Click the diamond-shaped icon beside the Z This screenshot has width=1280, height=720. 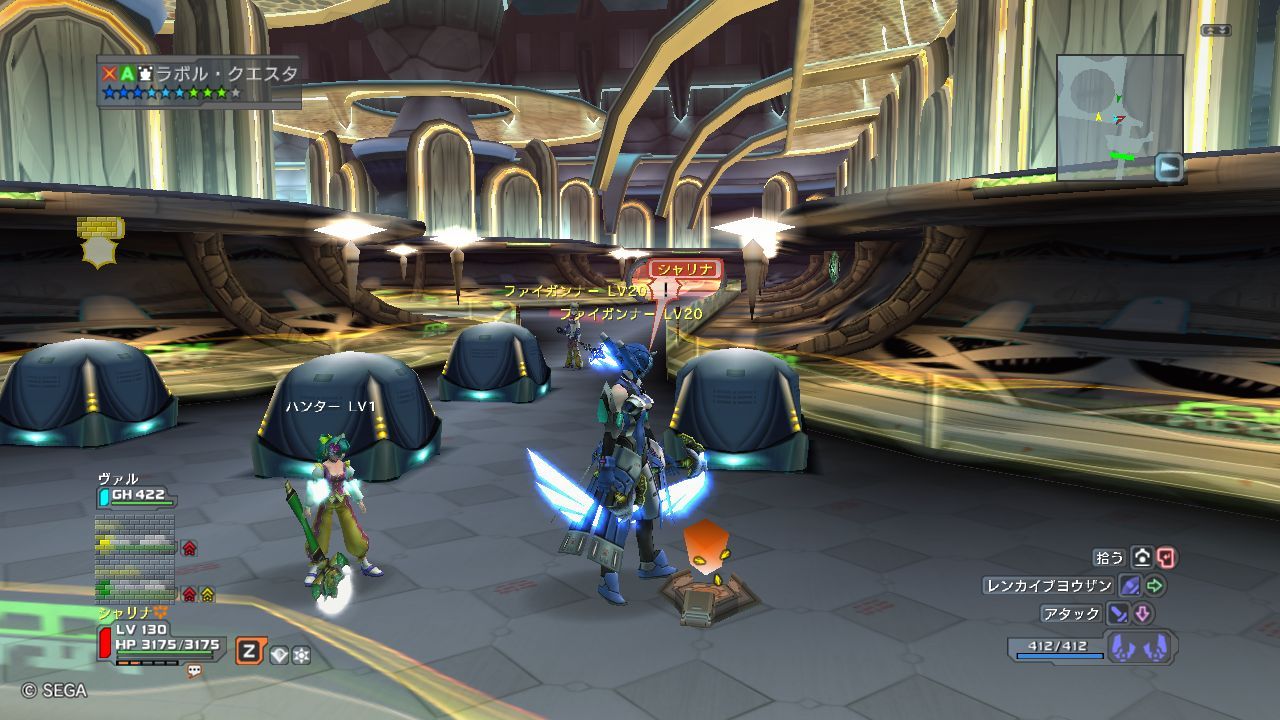278,654
